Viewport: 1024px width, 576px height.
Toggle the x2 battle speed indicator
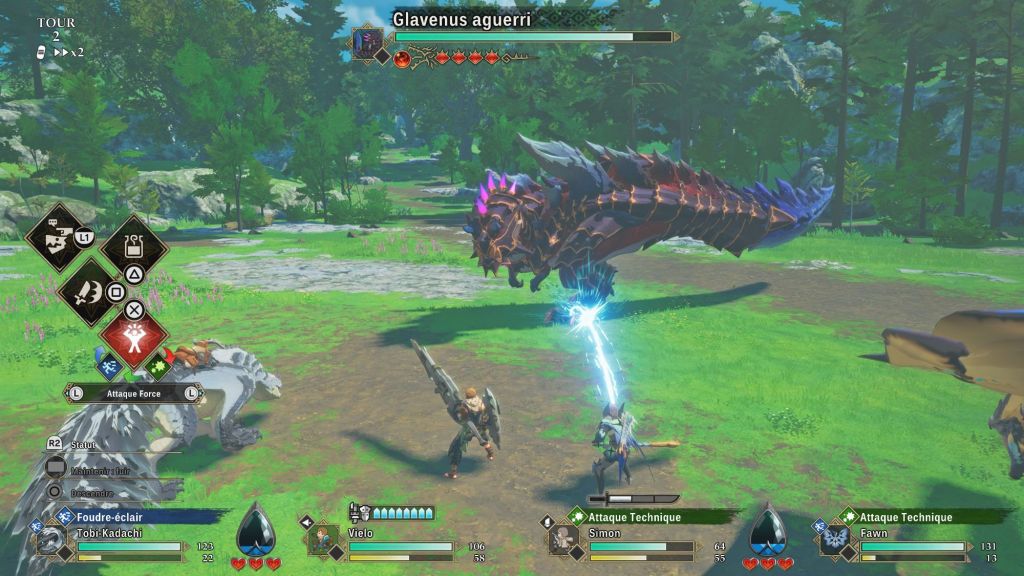click(68, 51)
